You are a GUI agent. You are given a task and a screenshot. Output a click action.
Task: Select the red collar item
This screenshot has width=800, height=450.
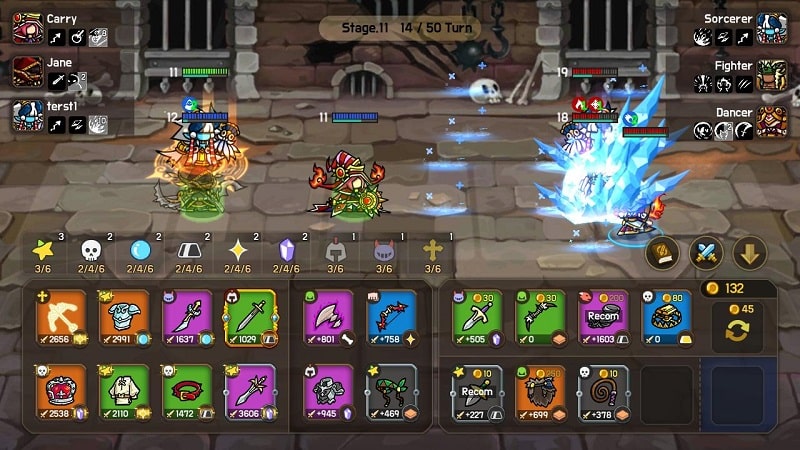pyautogui.click(x=187, y=389)
